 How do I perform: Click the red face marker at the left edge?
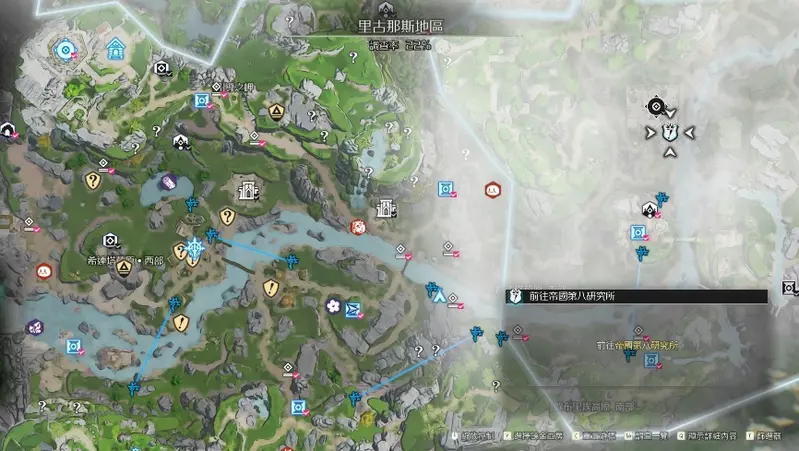[x=44, y=271]
